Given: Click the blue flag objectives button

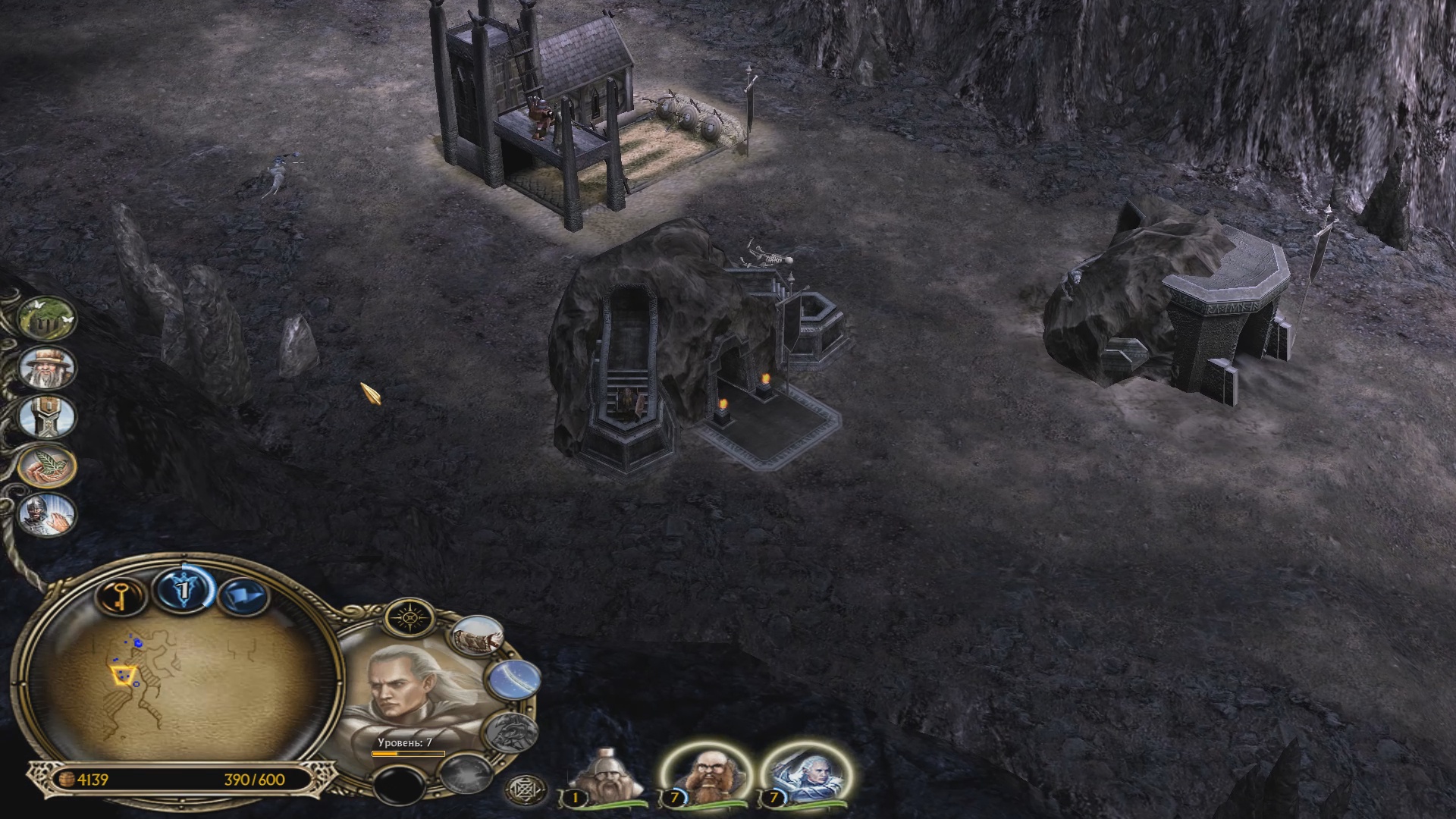Looking at the screenshot, I should coord(245,597).
